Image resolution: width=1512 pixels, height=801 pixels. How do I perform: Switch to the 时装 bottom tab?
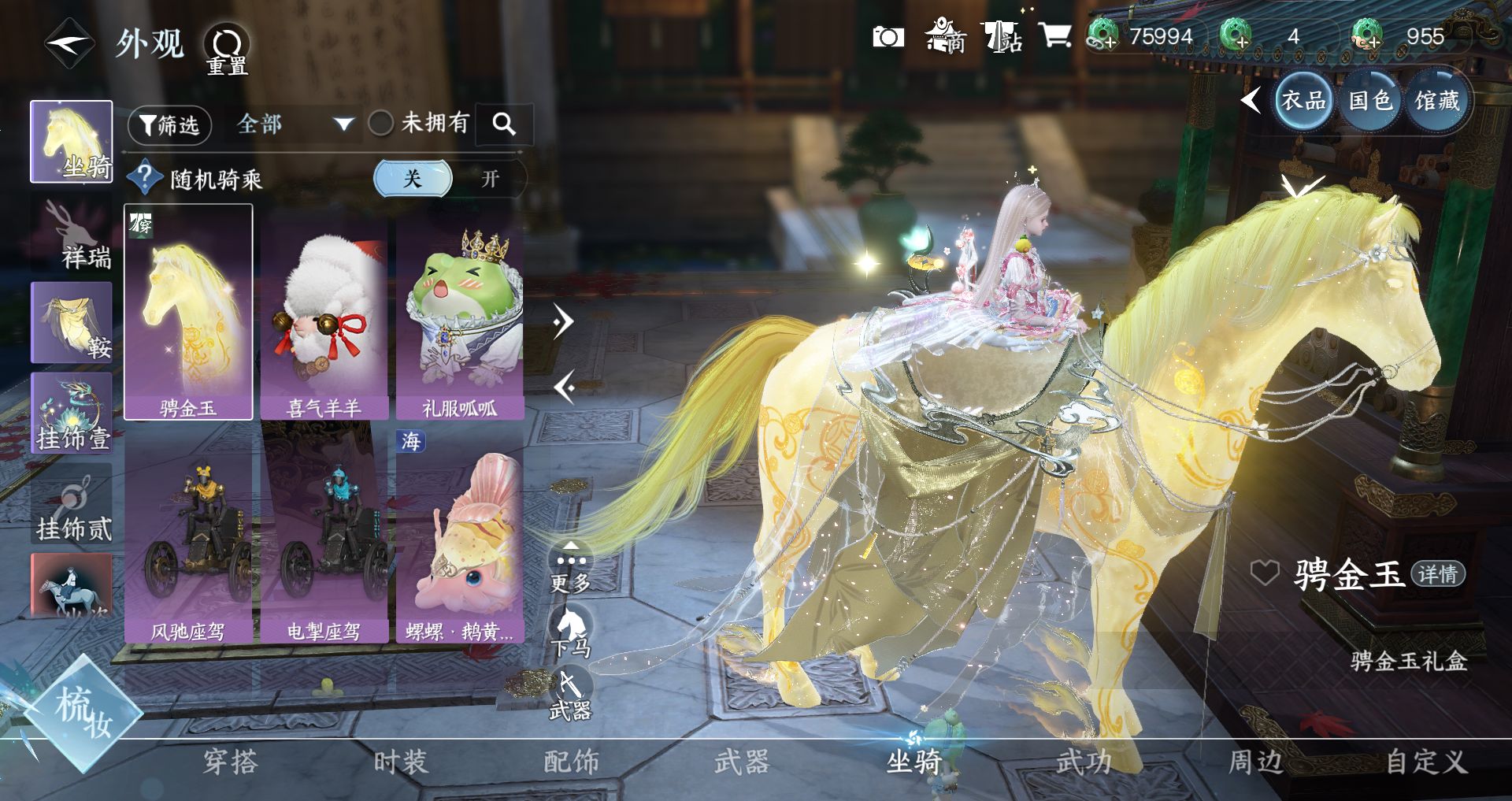(x=401, y=762)
